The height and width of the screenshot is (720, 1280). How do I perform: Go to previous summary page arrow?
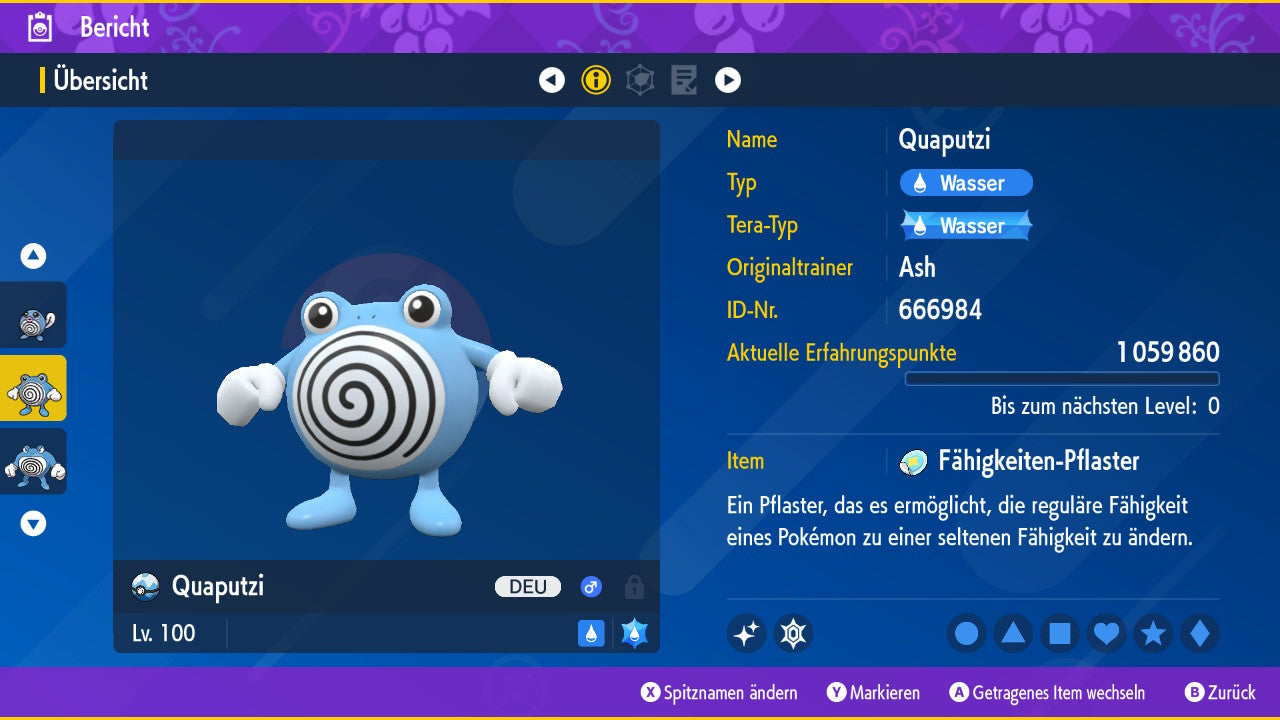pyautogui.click(x=552, y=80)
